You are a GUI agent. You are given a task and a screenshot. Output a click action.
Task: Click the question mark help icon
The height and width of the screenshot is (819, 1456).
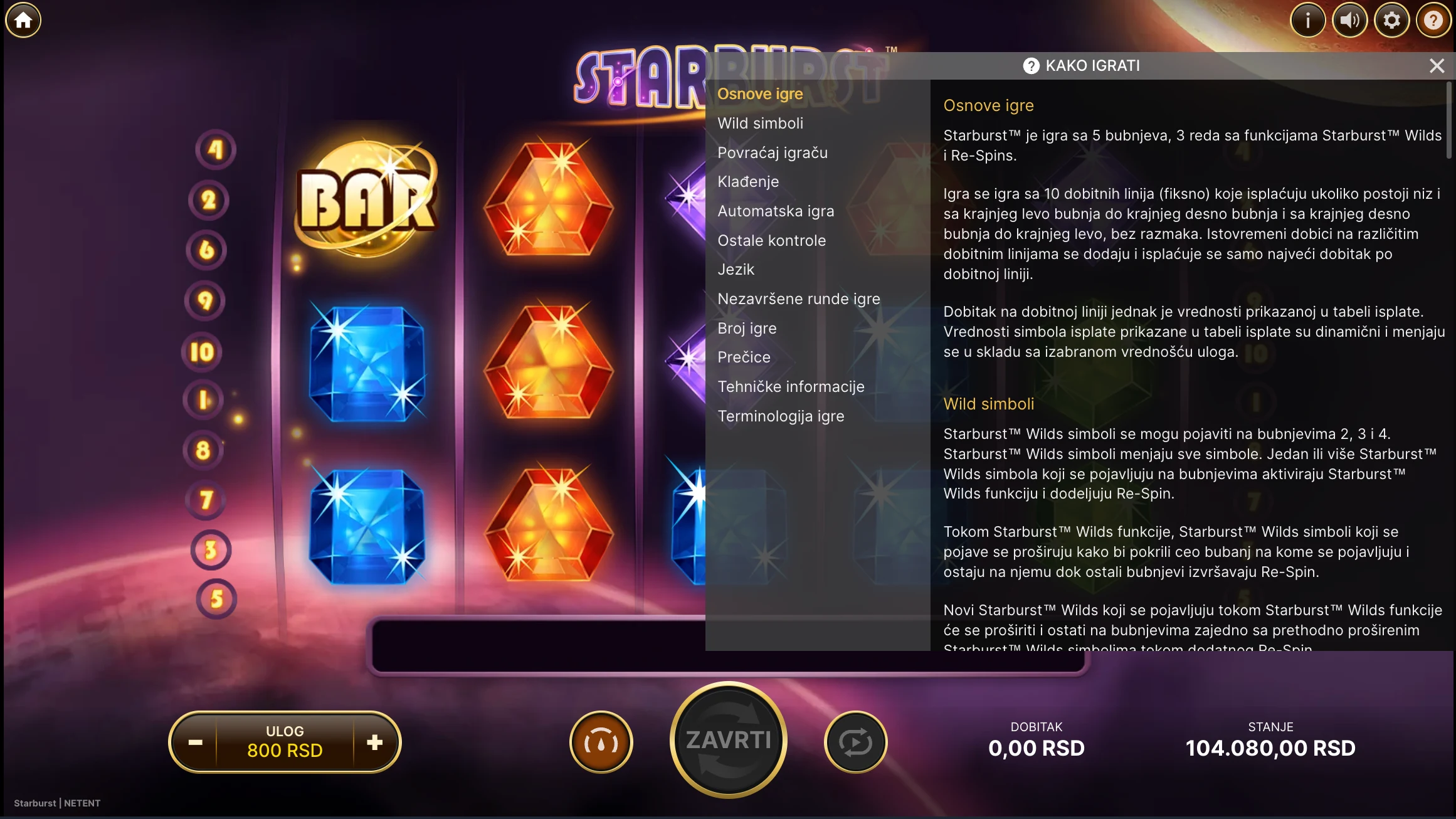click(x=1433, y=21)
